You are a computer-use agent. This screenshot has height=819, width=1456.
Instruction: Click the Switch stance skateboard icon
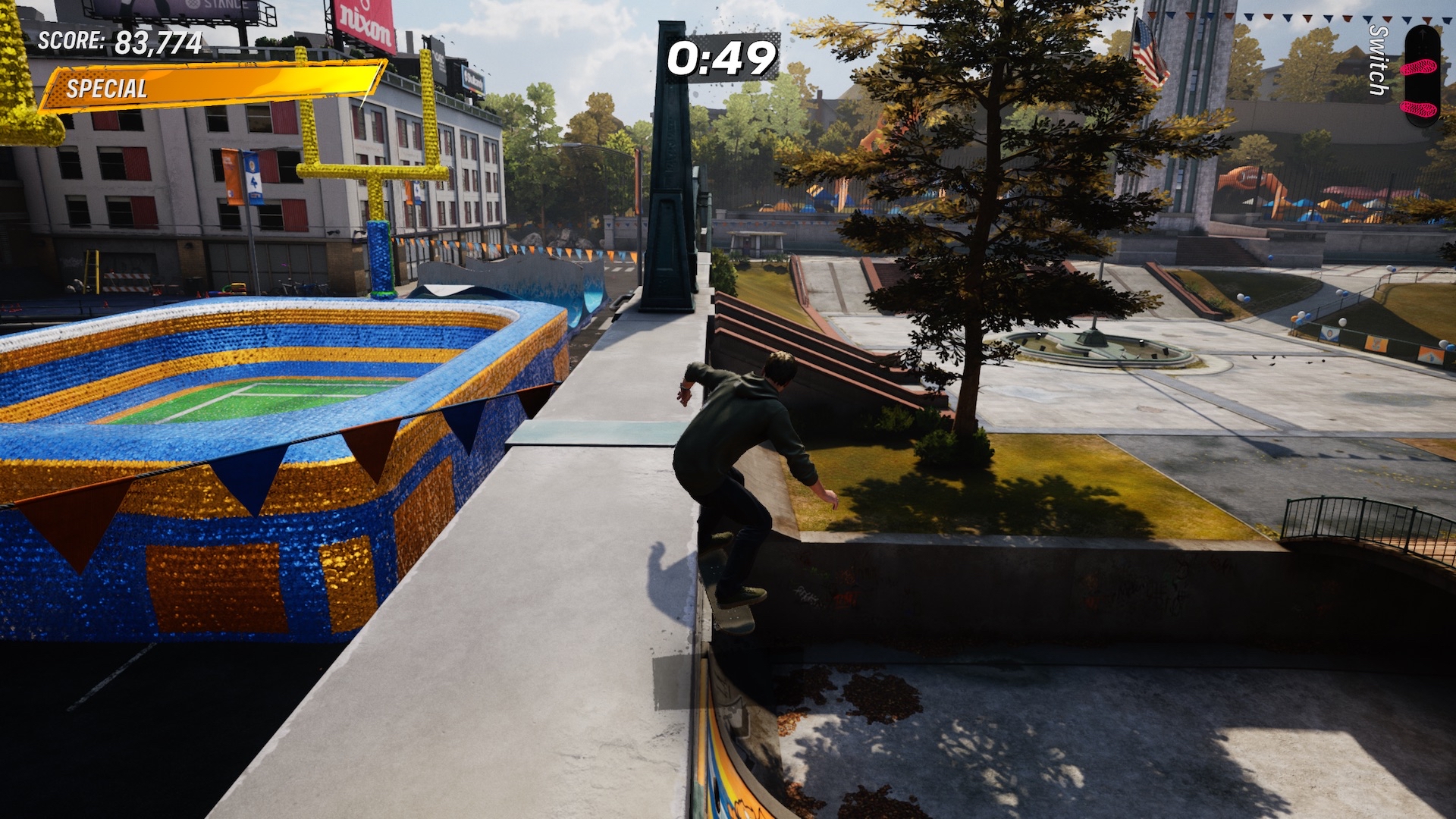pyautogui.click(x=1420, y=76)
